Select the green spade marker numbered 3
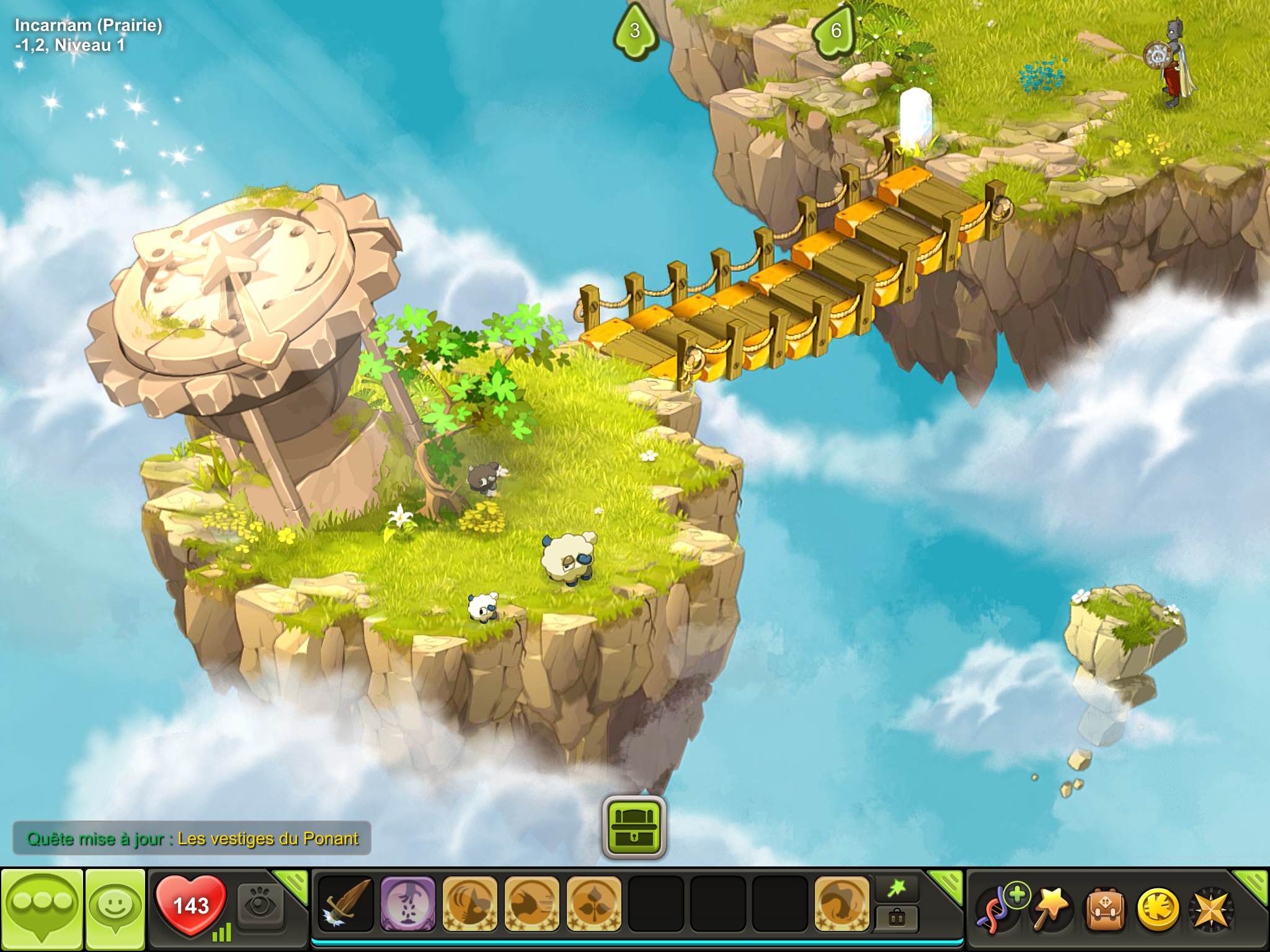Image resolution: width=1270 pixels, height=952 pixels. (634, 31)
